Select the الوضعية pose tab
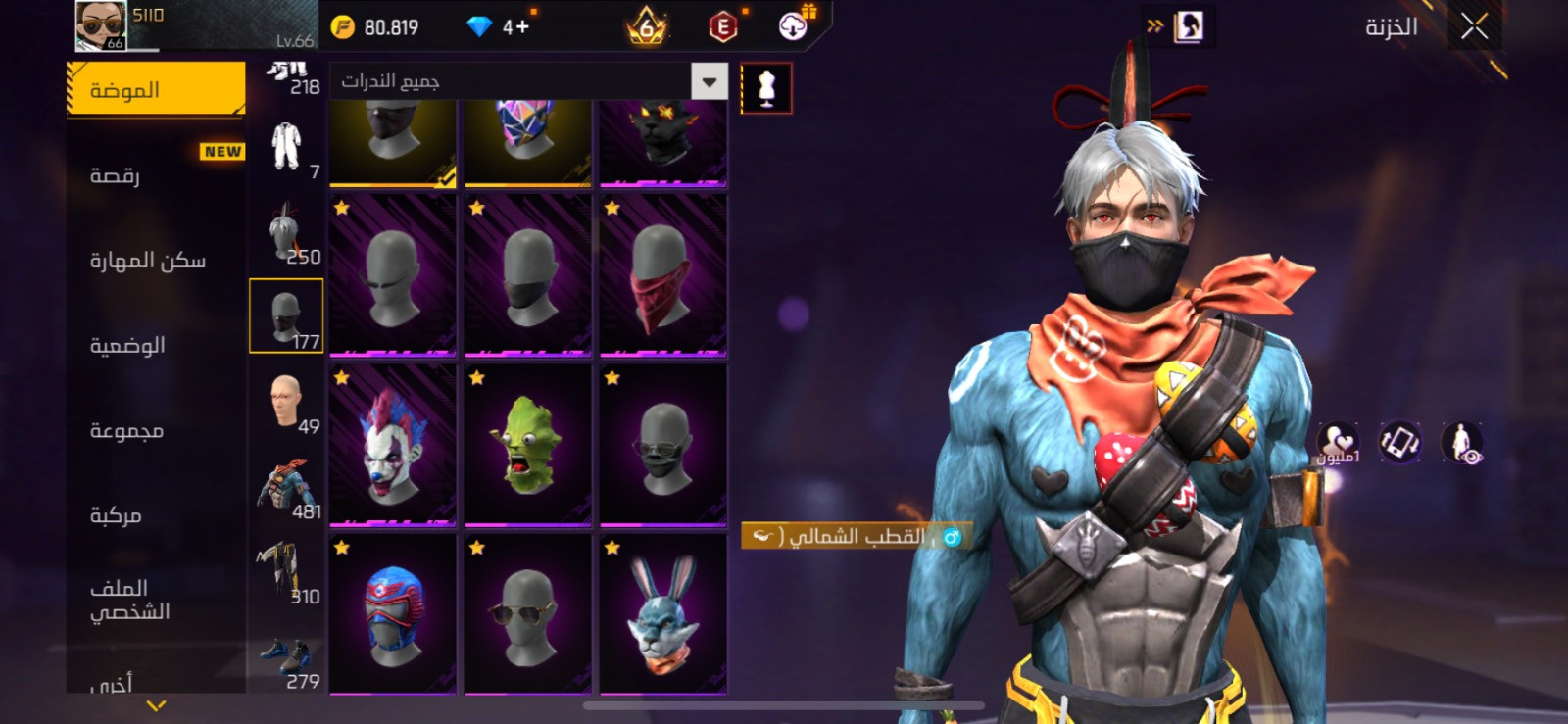The width and height of the screenshot is (1568, 724). [156, 345]
